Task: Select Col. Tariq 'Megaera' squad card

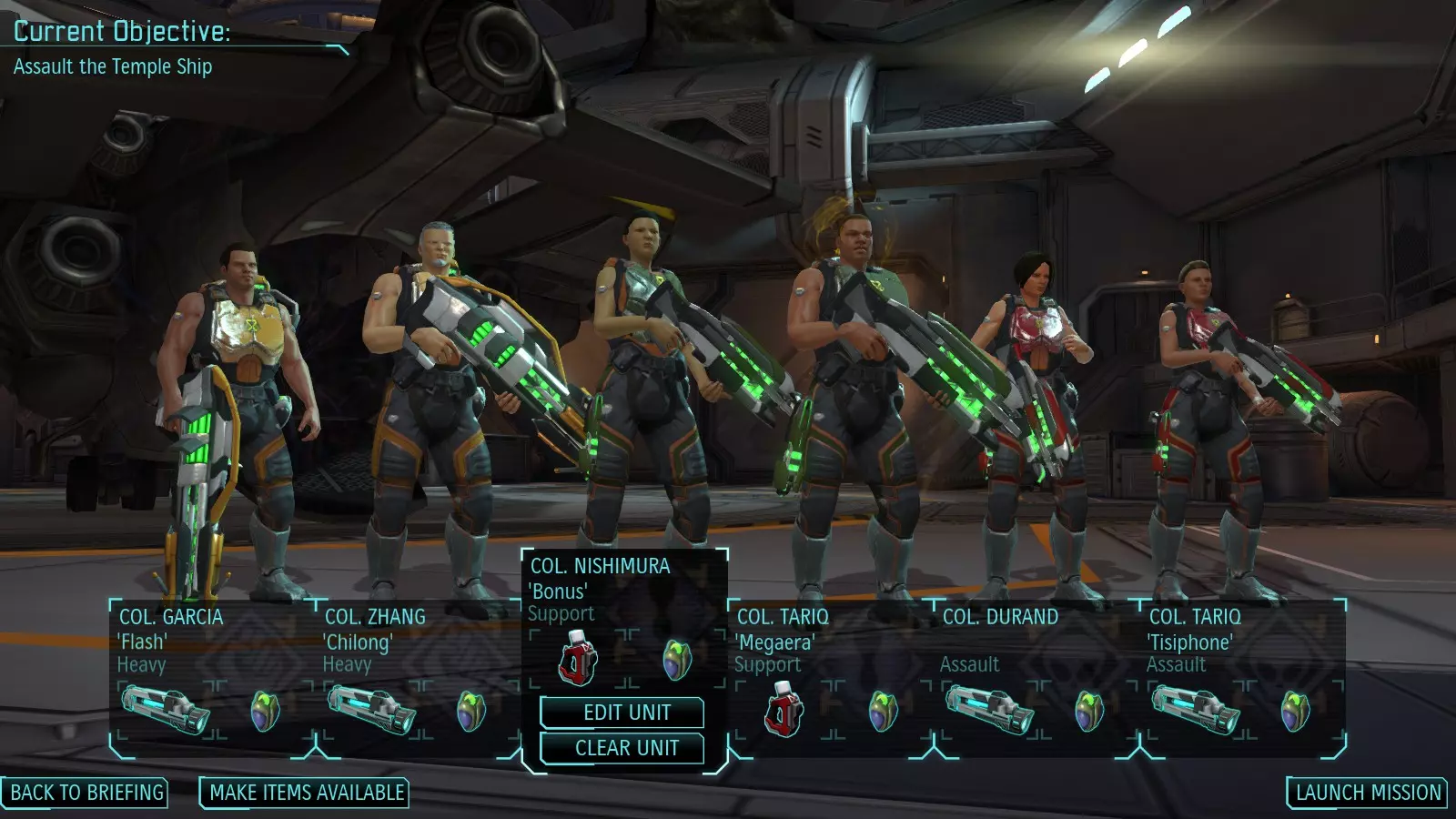Action: click(829, 641)
